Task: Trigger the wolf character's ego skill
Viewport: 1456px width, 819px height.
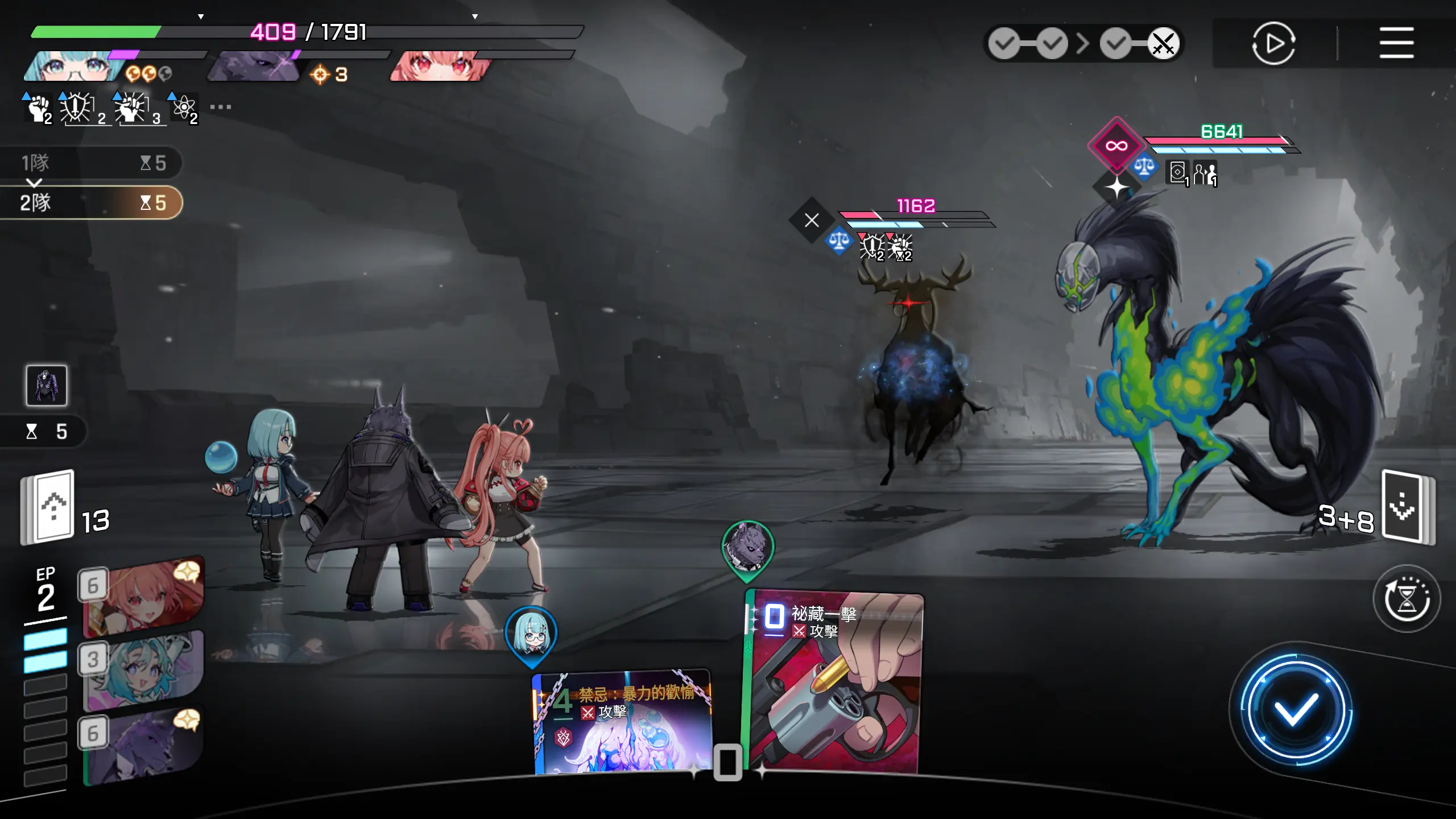Action: (143, 746)
